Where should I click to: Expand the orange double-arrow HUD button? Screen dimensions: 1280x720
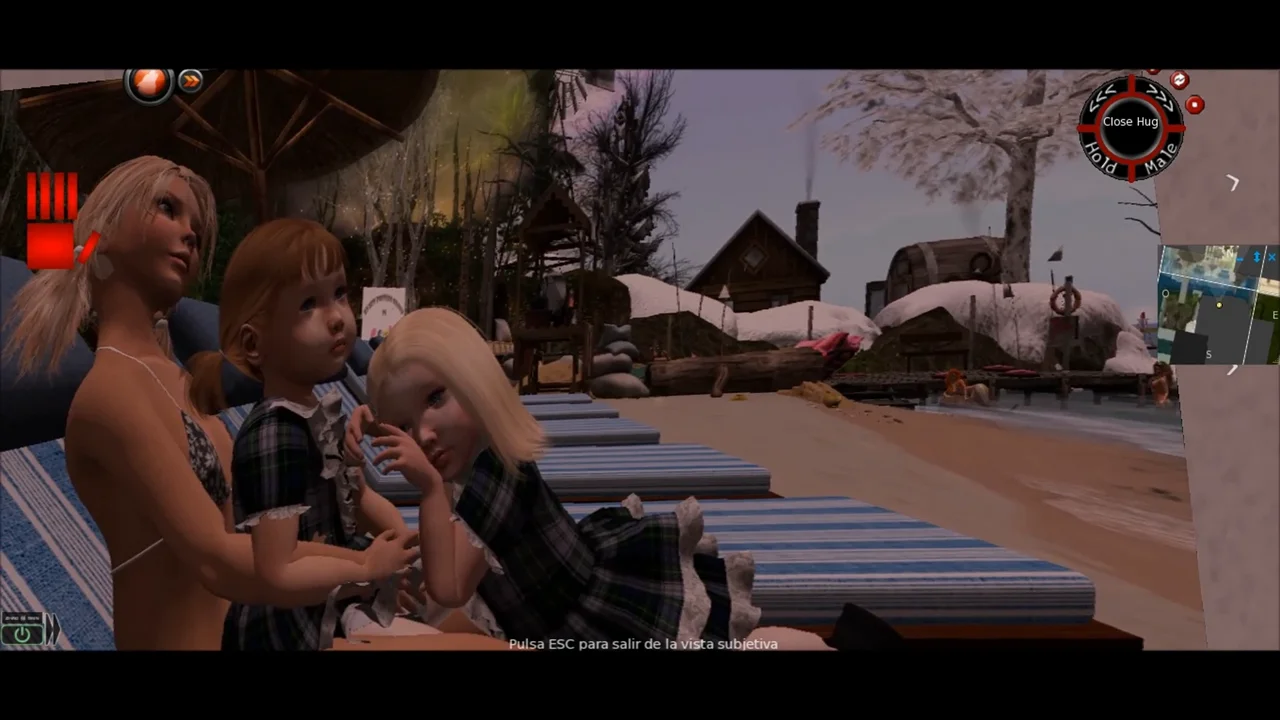click(190, 82)
